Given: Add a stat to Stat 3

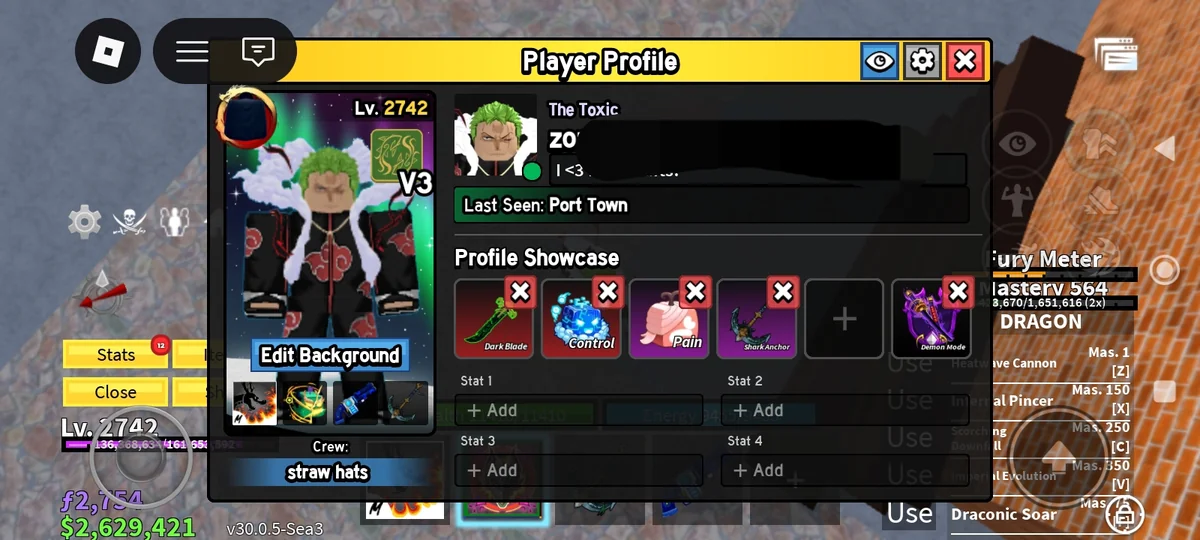Looking at the screenshot, I should (578, 470).
